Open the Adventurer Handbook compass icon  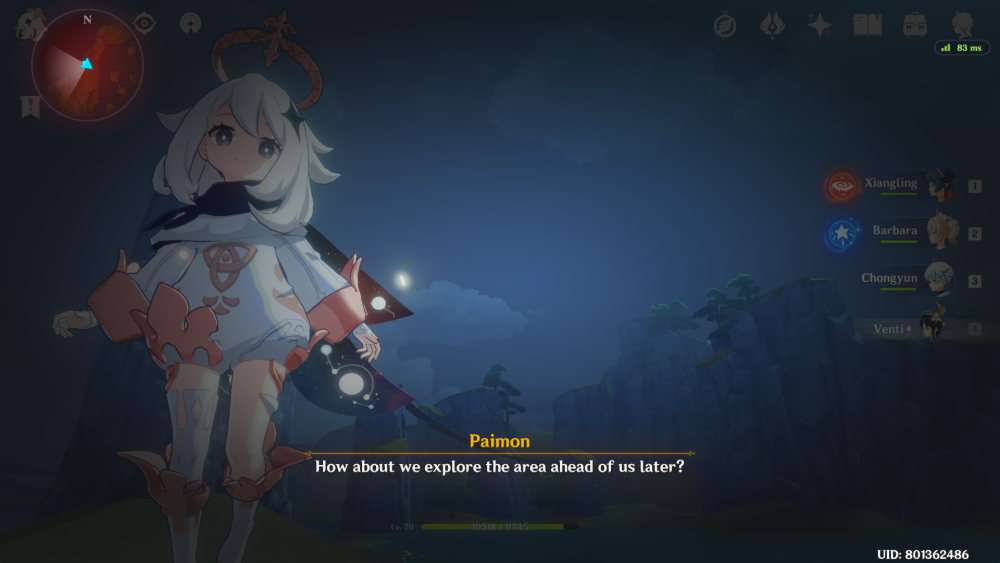[725, 26]
